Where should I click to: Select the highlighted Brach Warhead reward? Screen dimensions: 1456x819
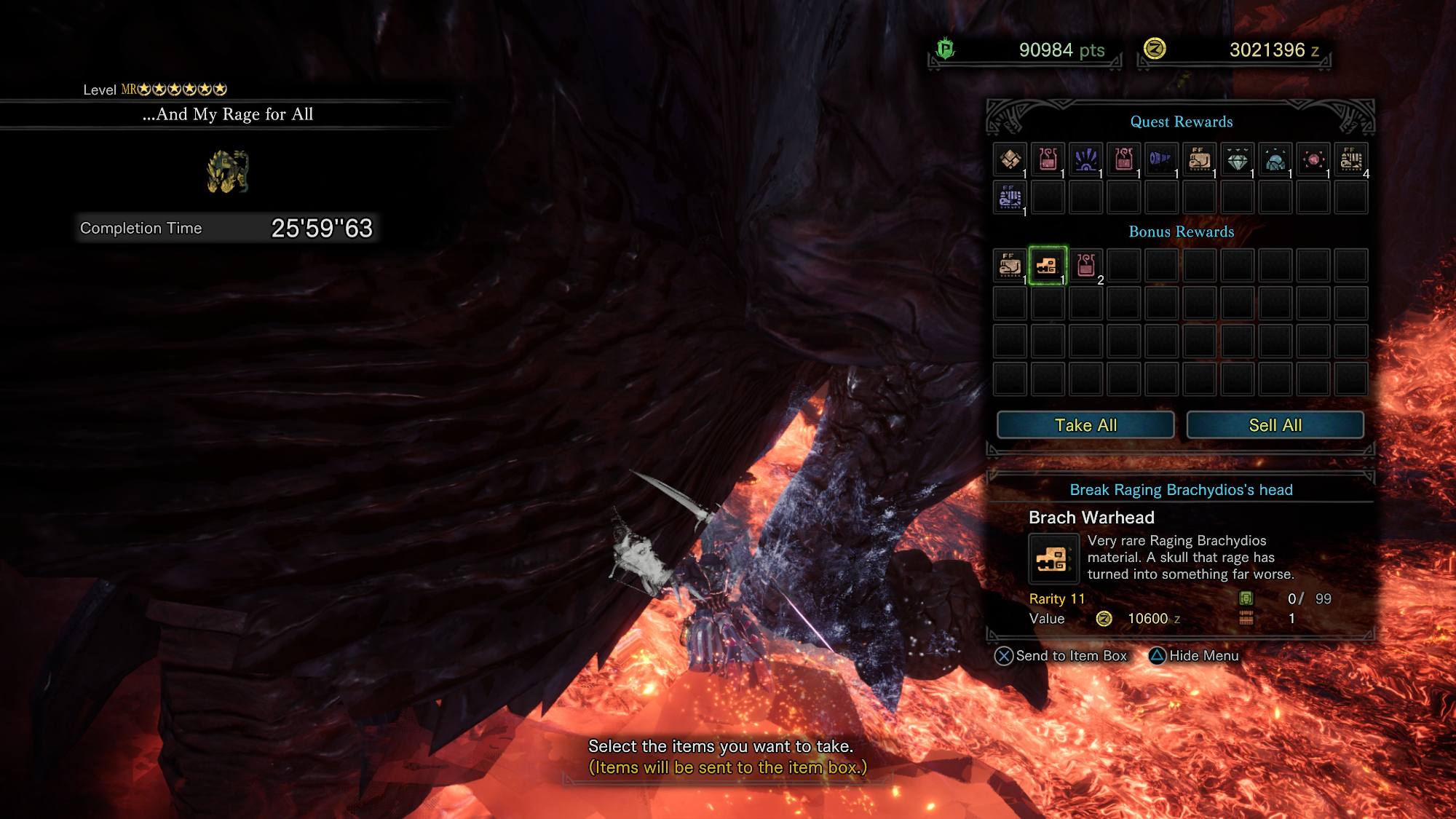(1048, 266)
